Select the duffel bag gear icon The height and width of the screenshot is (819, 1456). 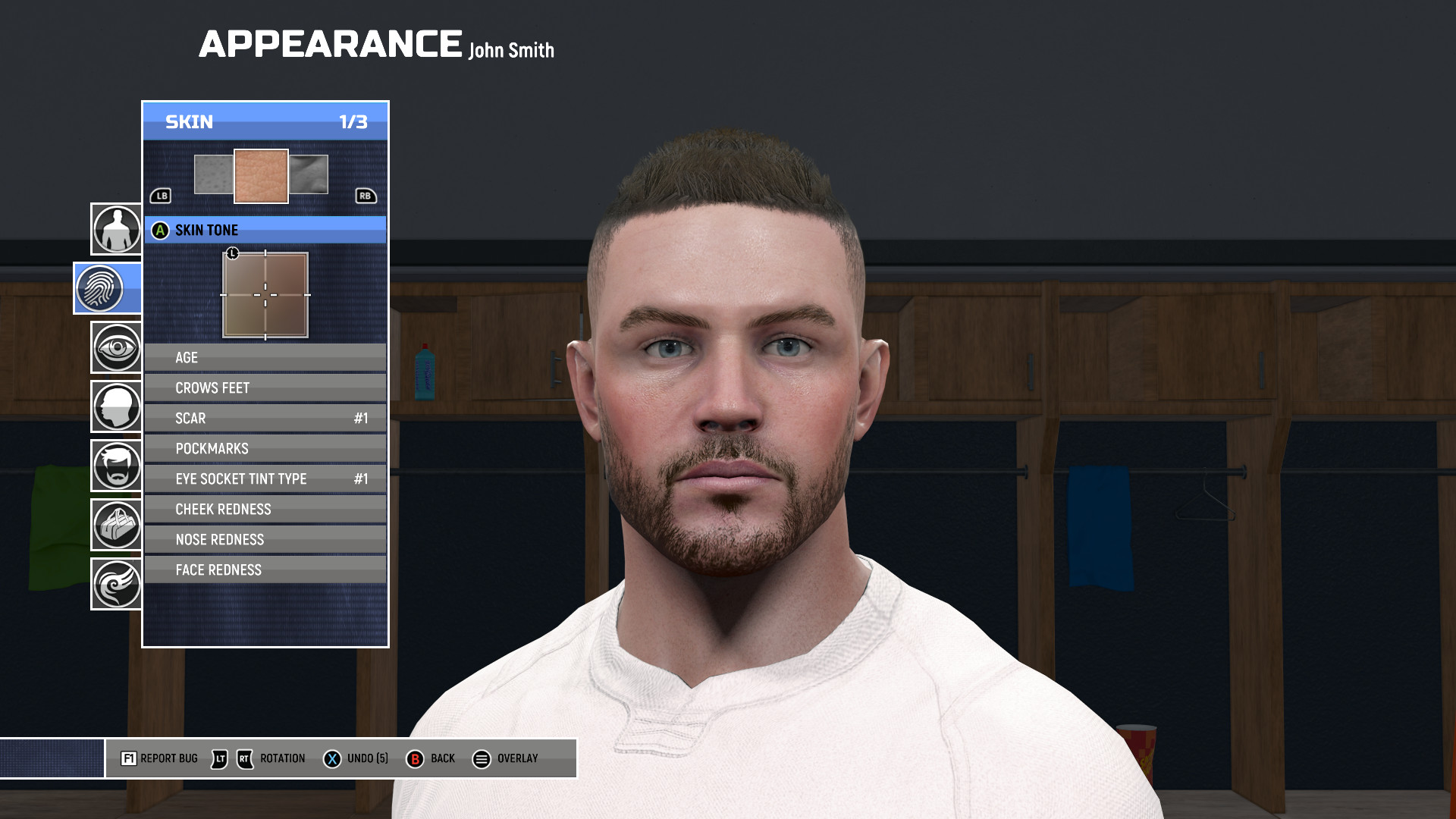[115, 525]
